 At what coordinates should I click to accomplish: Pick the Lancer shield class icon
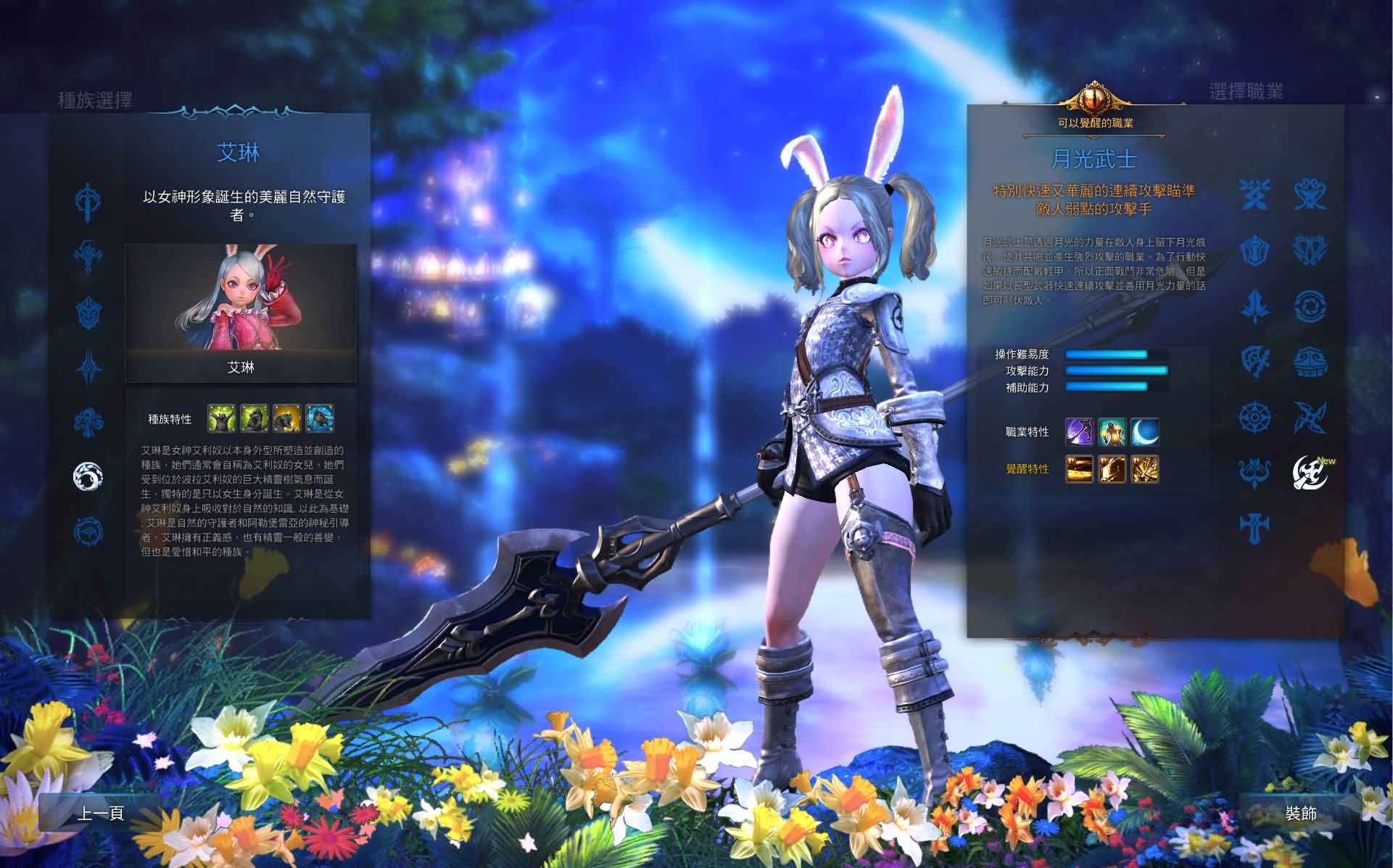[1256, 250]
